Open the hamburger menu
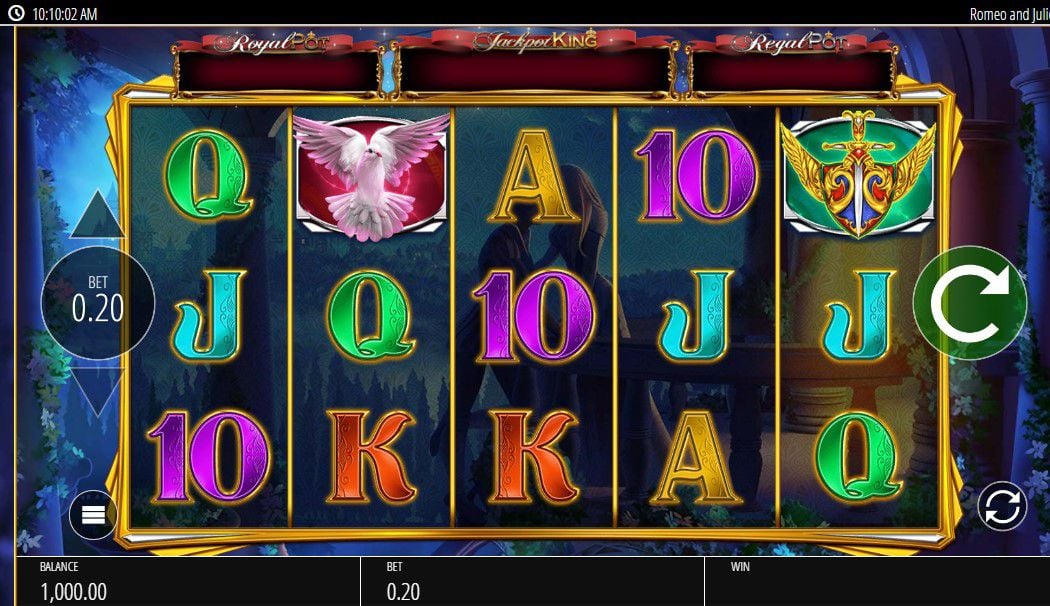 tap(93, 515)
